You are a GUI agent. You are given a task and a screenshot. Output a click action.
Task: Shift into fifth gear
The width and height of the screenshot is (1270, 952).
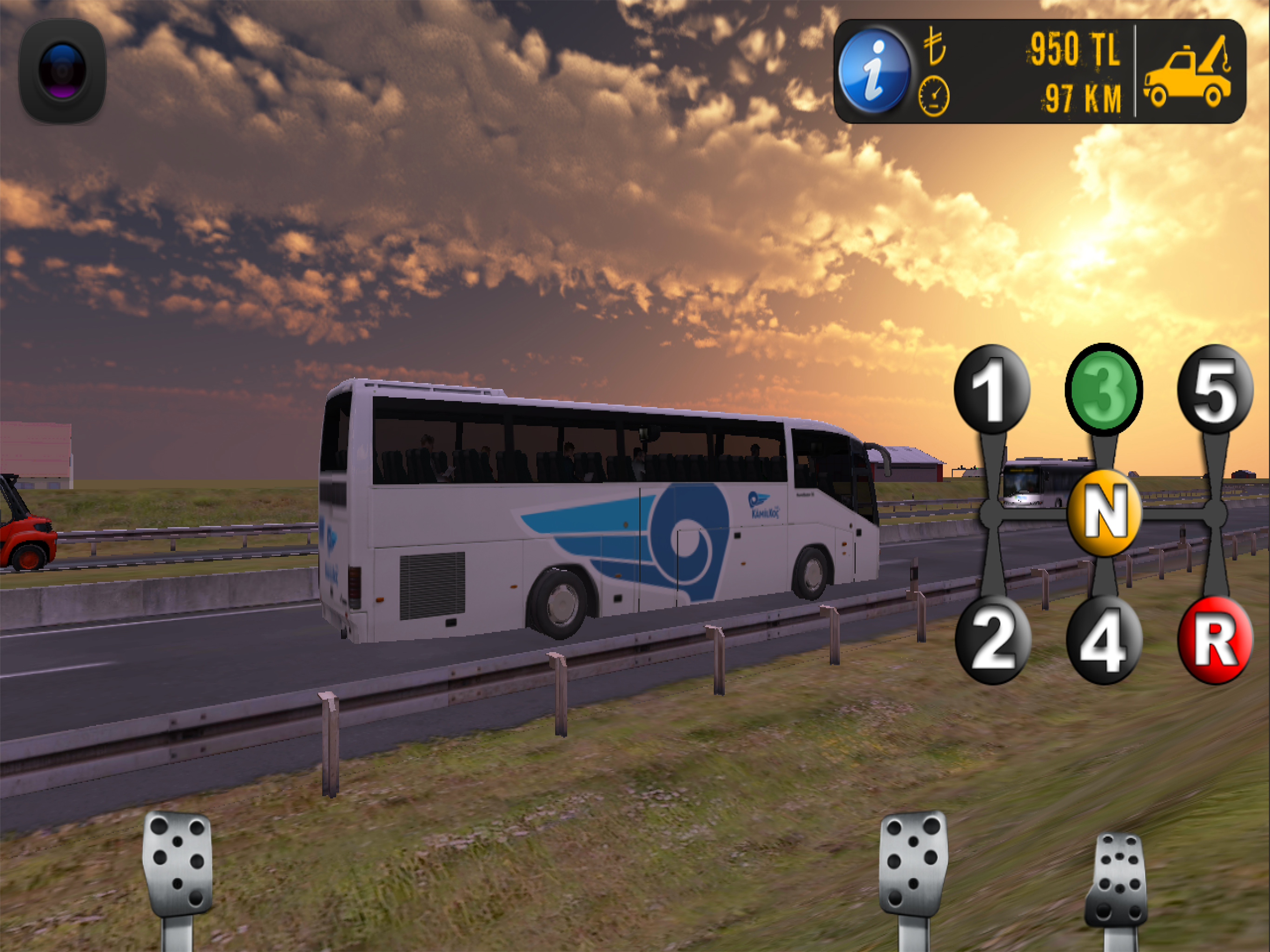tap(1215, 390)
